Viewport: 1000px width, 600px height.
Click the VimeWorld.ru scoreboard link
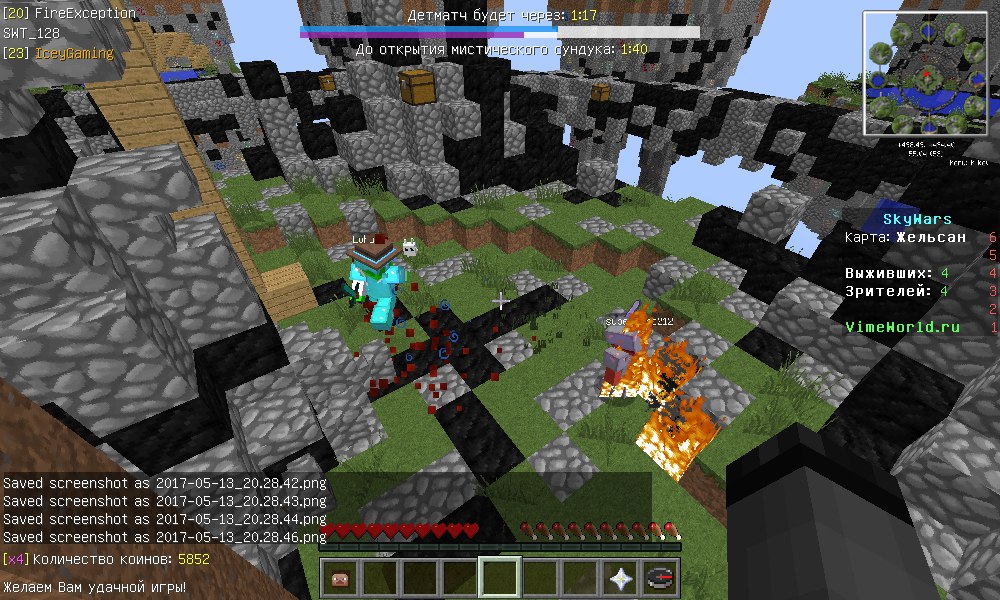click(x=902, y=327)
